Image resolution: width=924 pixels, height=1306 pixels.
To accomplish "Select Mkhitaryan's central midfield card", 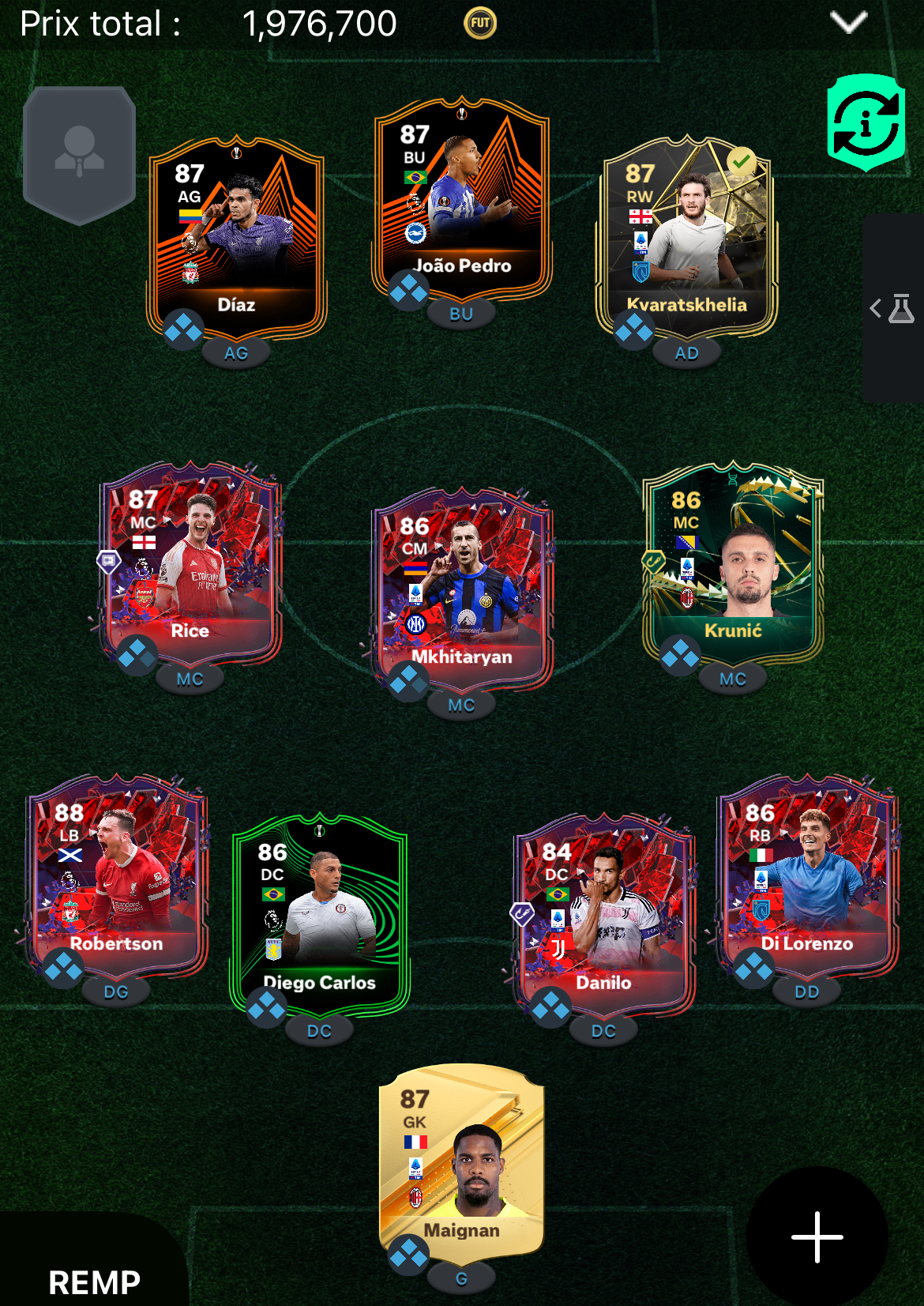I will 462,589.
